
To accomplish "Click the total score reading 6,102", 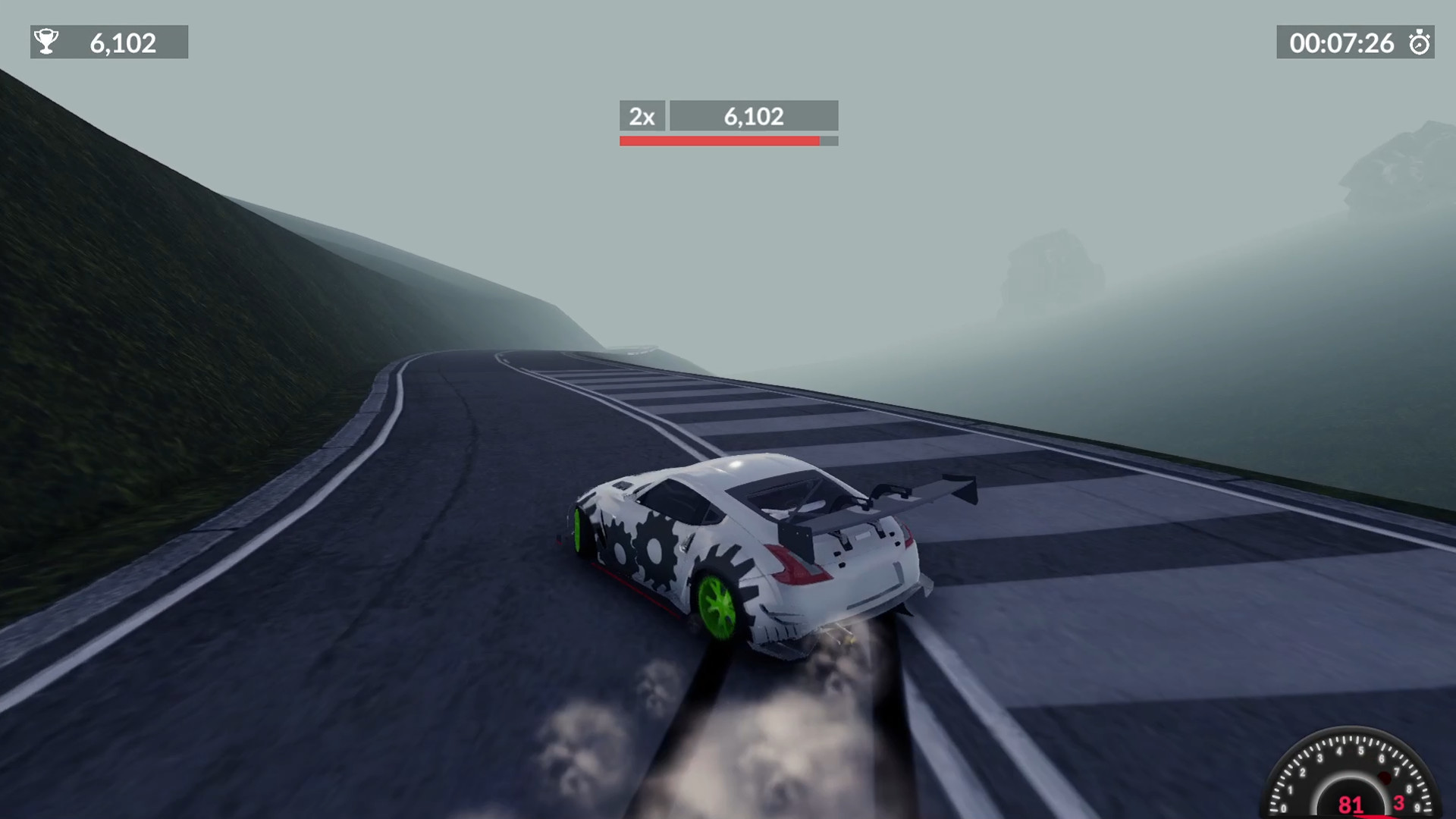I will 123,42.
